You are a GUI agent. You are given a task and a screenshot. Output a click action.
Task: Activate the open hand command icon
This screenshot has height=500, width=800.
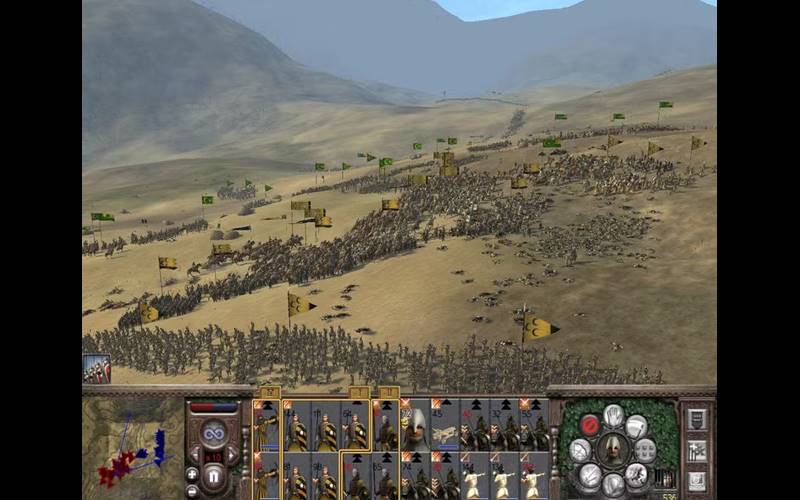pos(614,415)
